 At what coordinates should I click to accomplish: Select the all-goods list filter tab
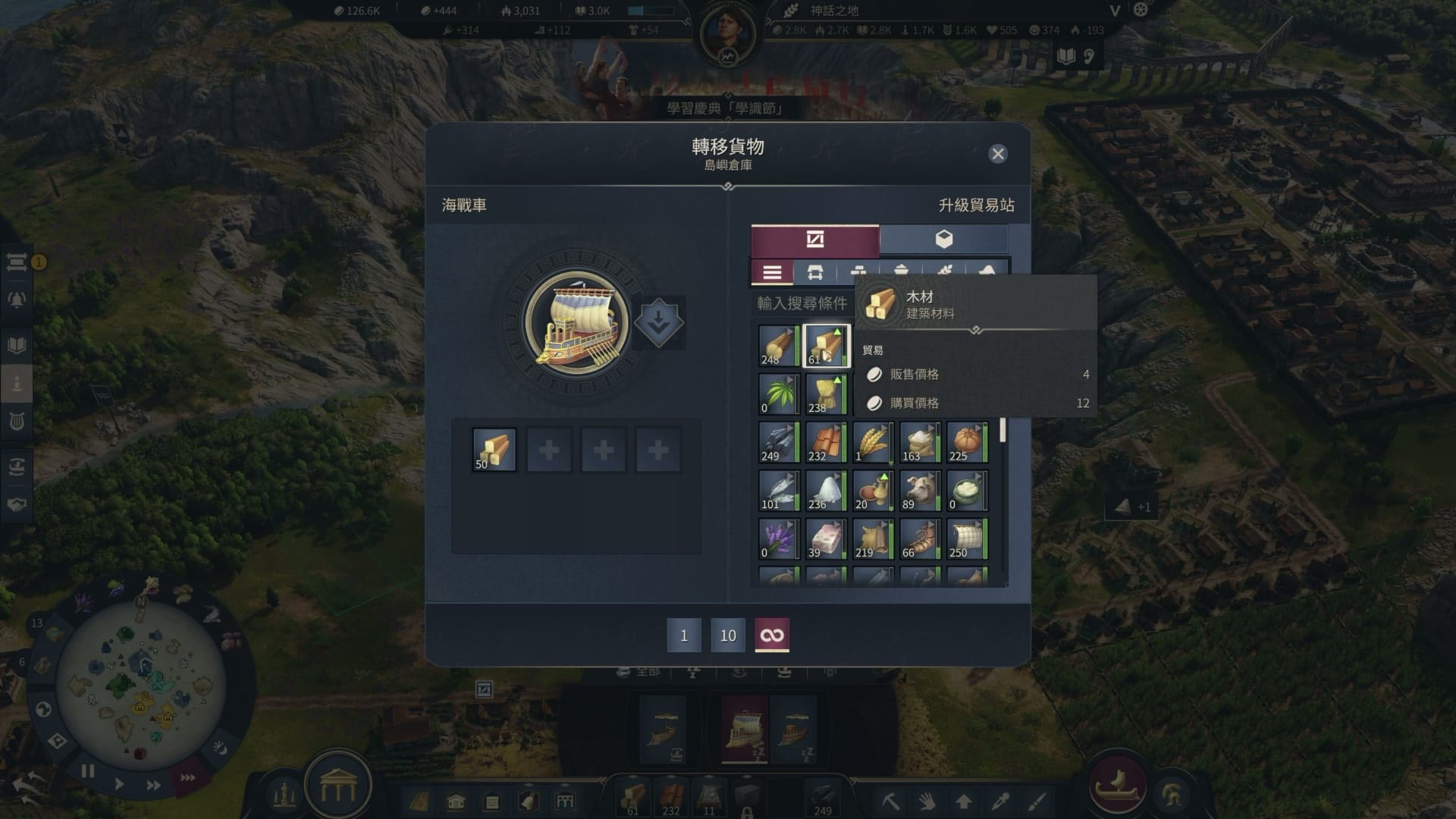click(772, 273)
